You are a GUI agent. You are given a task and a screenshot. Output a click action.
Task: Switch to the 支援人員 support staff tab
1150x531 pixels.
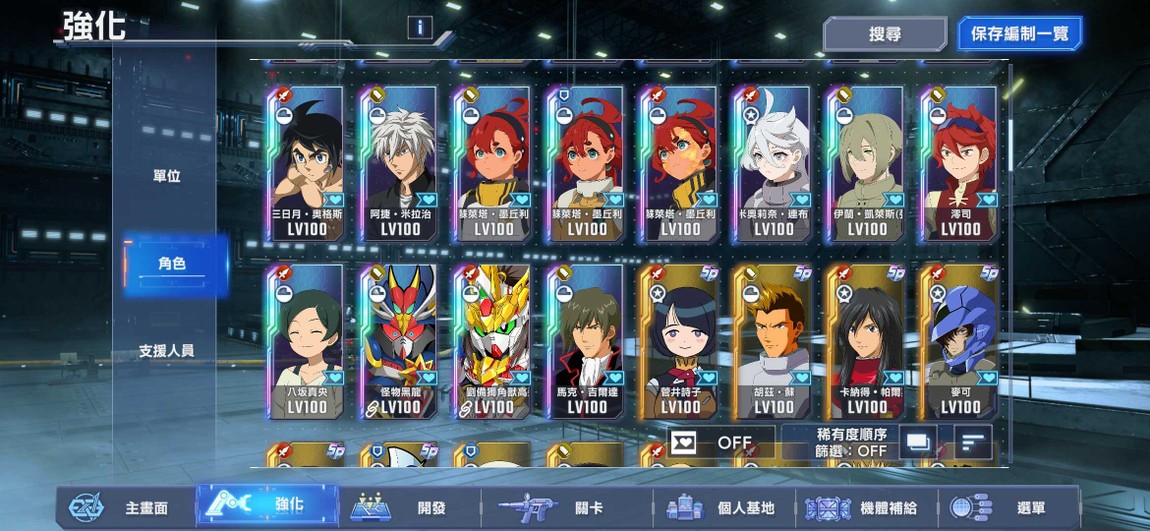point(167,351)
